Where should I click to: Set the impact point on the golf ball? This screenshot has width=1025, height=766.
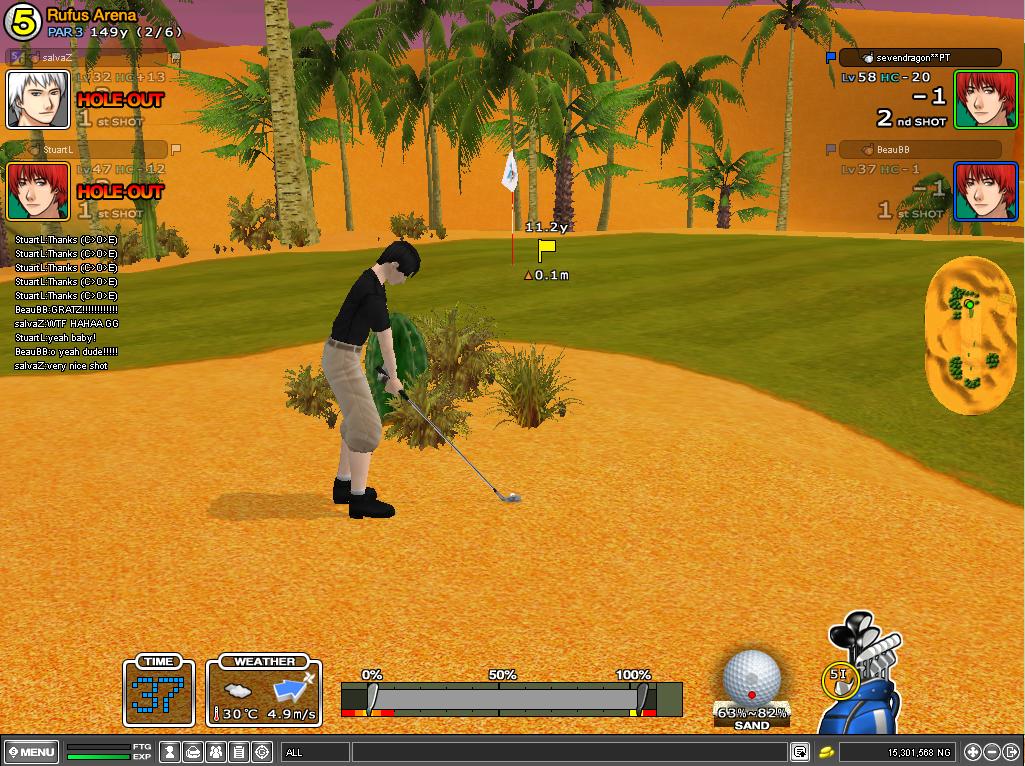[x=750, y=677]
